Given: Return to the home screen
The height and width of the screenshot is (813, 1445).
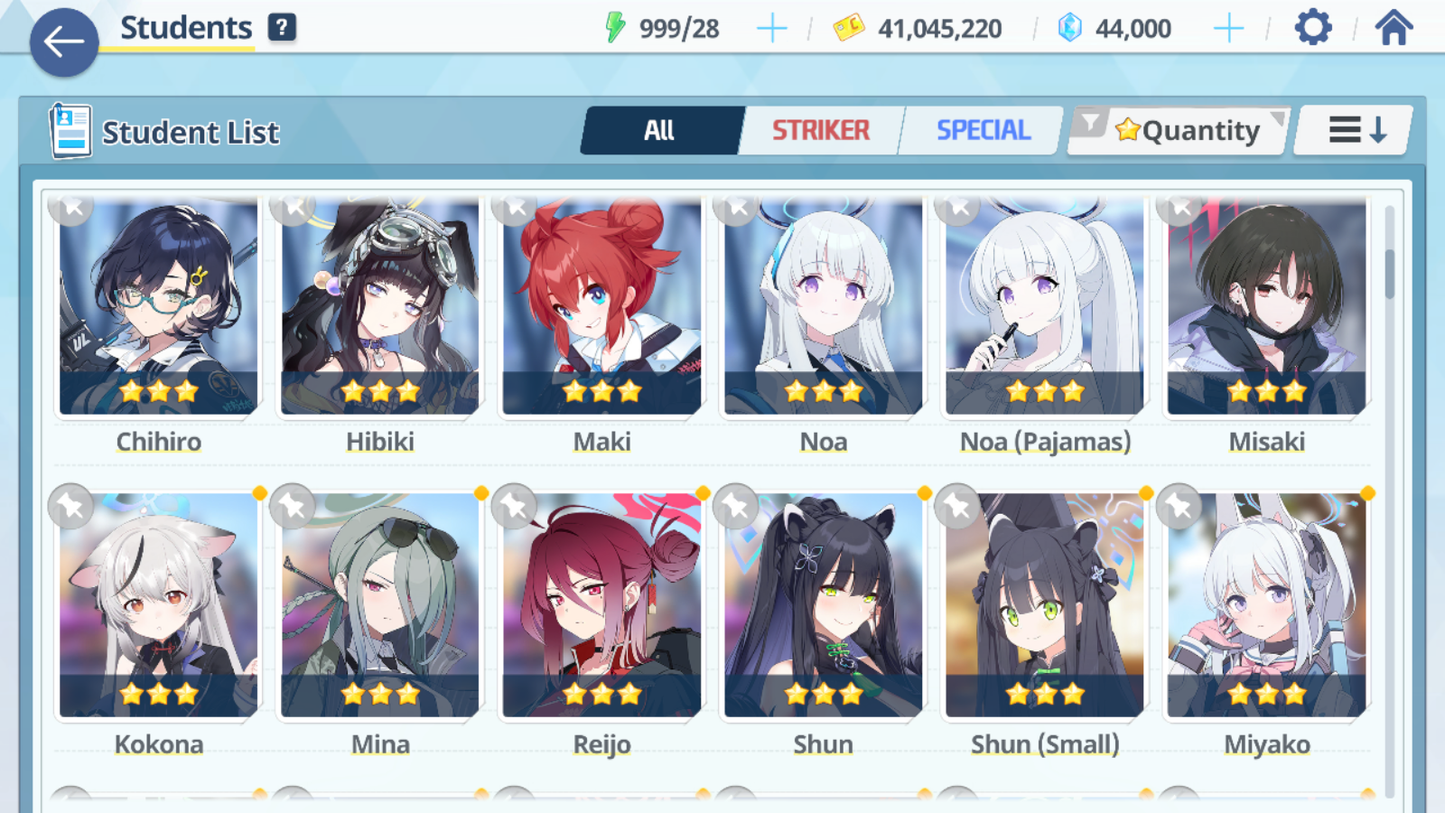Looking at the screenshot, I should coord(1393,28).
